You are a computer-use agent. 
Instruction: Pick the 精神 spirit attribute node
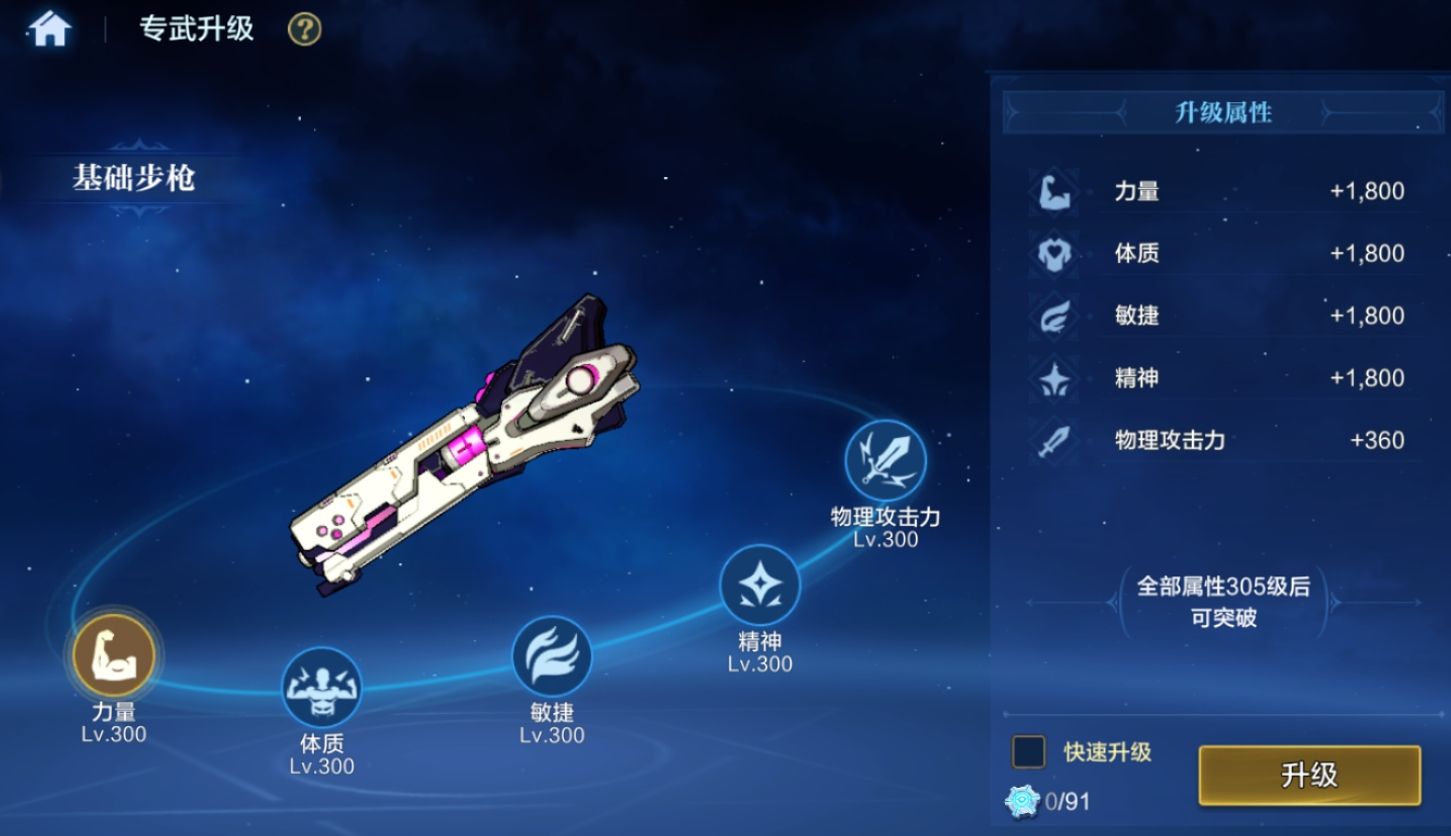click(760, 585)
